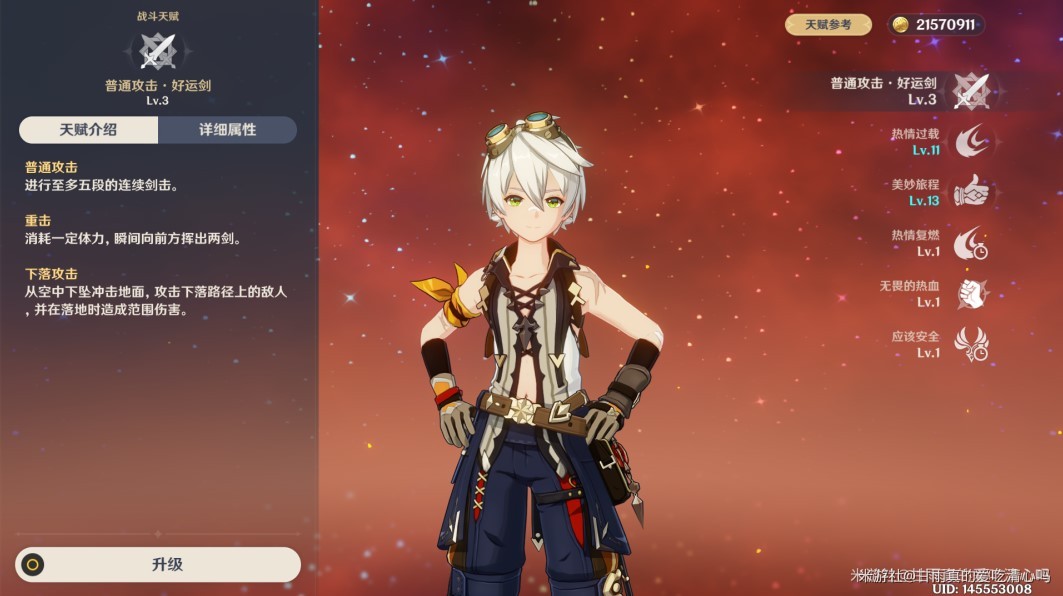Select the 热情过载 talent icon
This screenshot has height=596, width=1063.
970,141
